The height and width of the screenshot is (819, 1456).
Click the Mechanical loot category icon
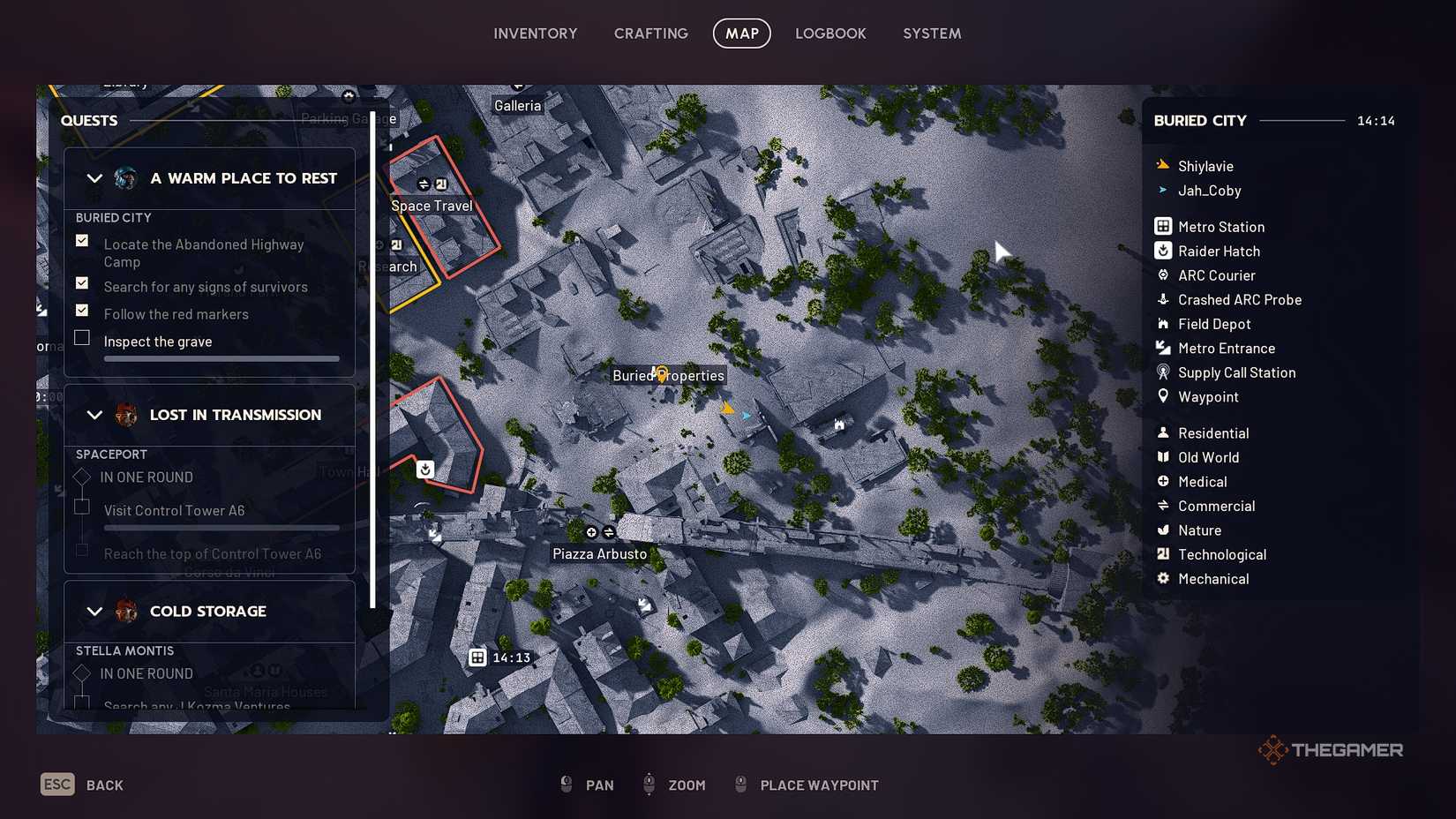1163,578
